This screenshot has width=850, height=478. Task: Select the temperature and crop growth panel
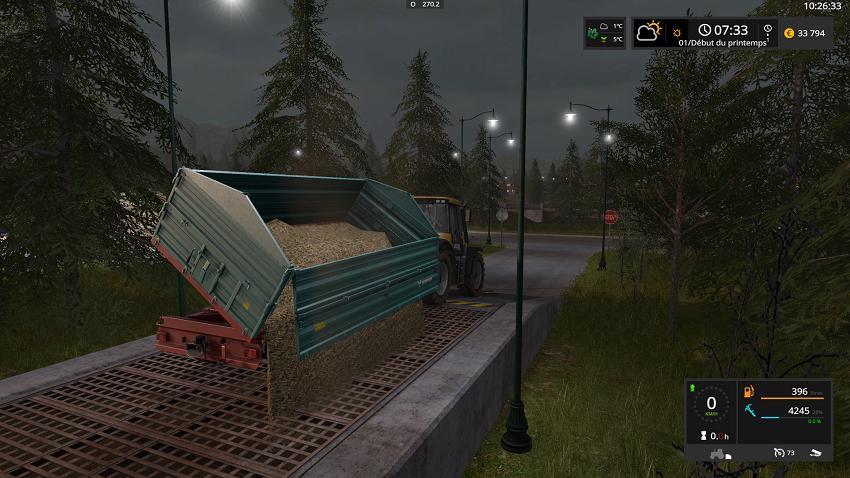coord(604,33)
